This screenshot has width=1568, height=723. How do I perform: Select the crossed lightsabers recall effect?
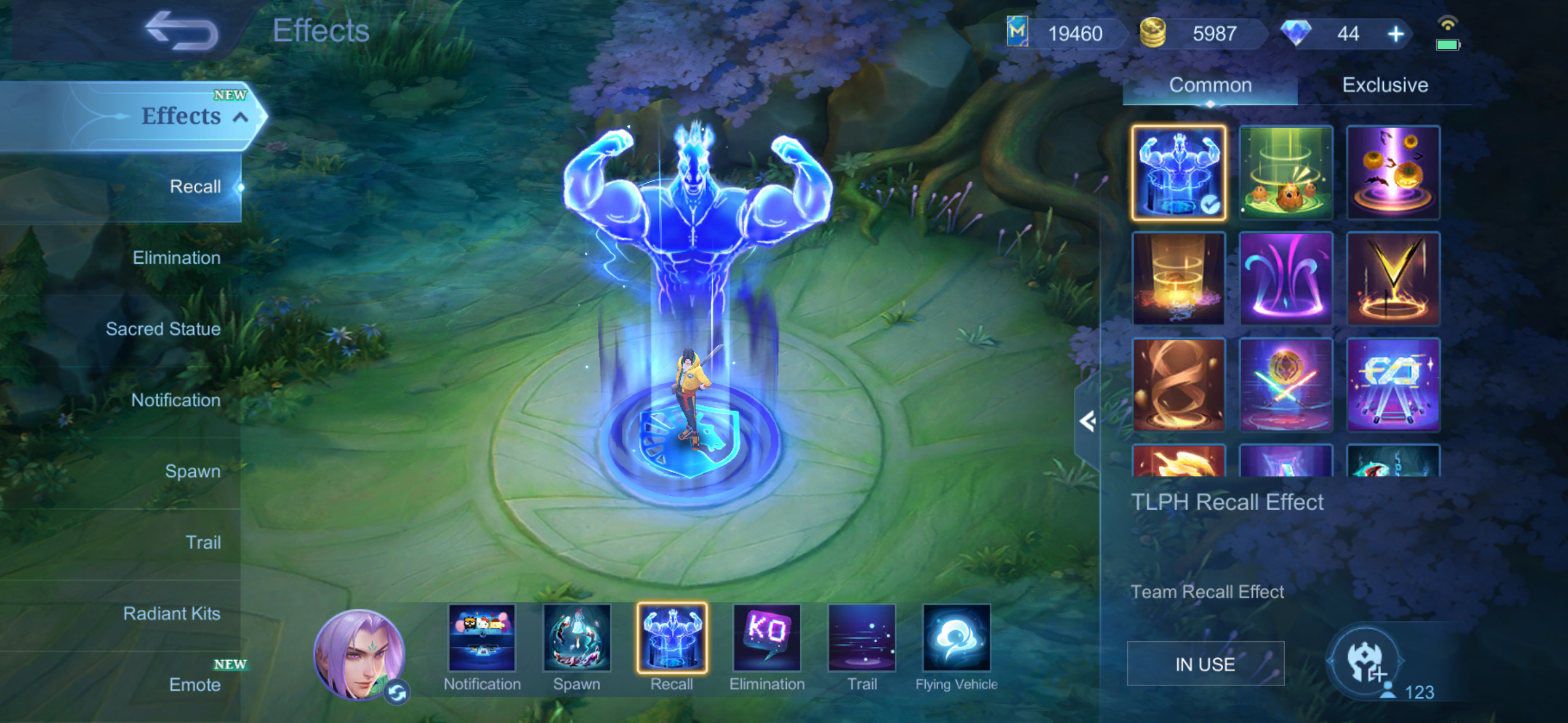pos(1285,384)
